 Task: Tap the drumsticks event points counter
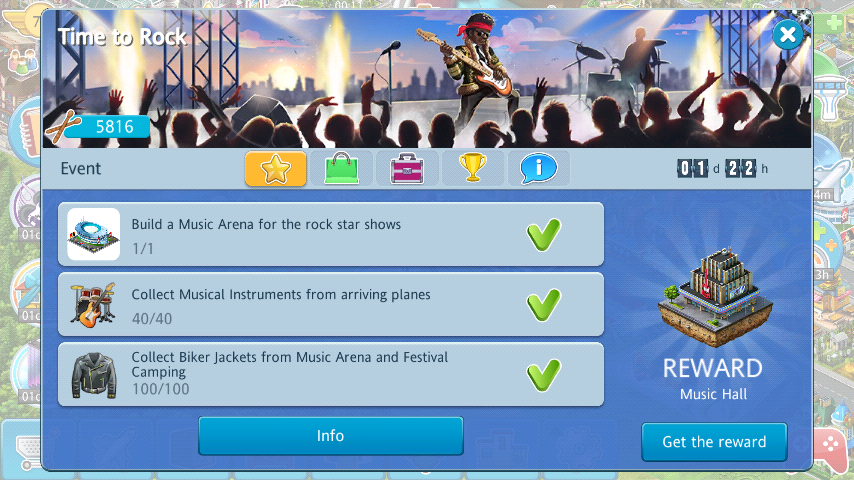click(x=98, y=127)
